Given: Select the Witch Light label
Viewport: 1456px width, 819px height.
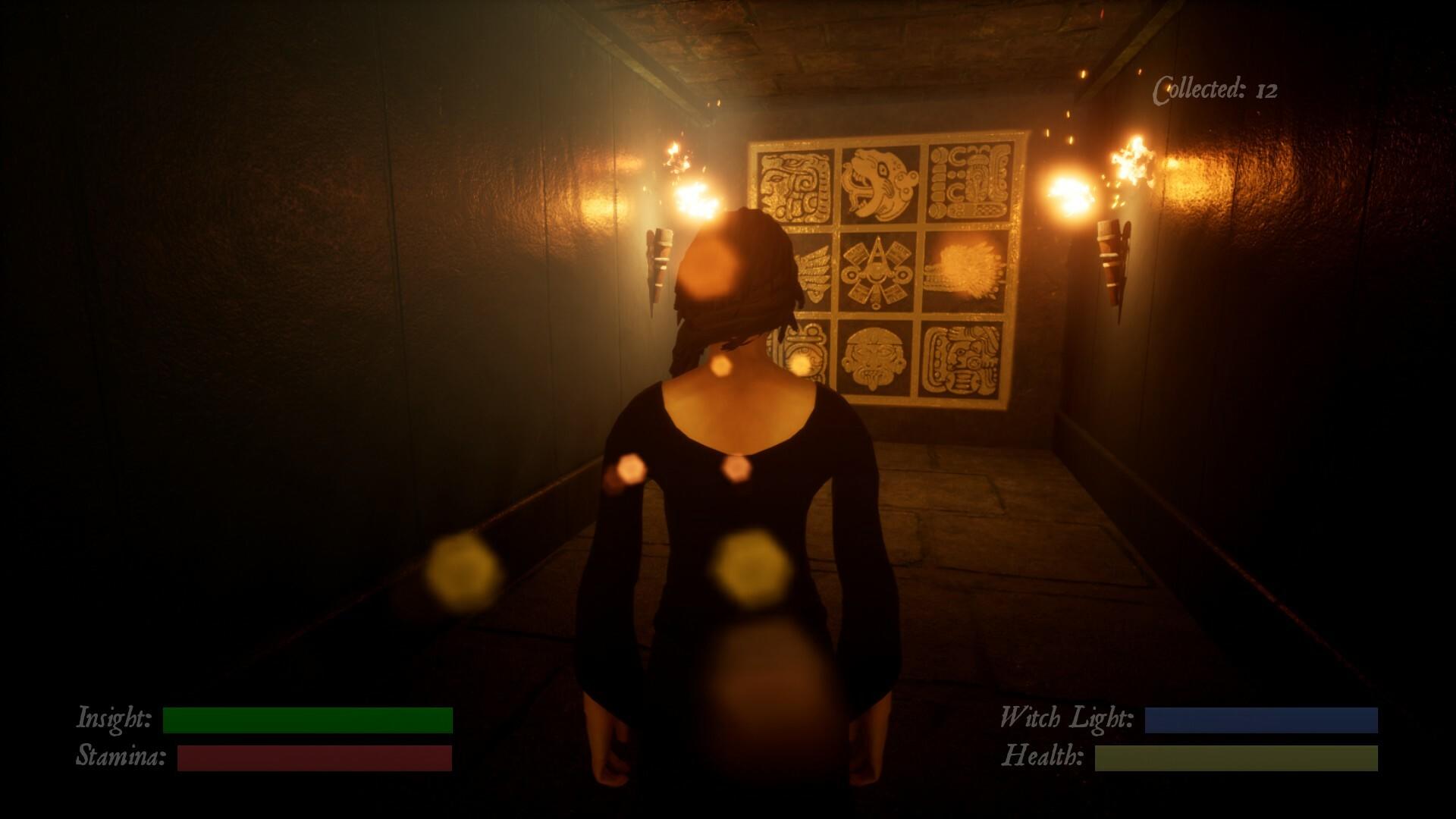Looking at the screenshot, I should click(x=1065, y=716).
